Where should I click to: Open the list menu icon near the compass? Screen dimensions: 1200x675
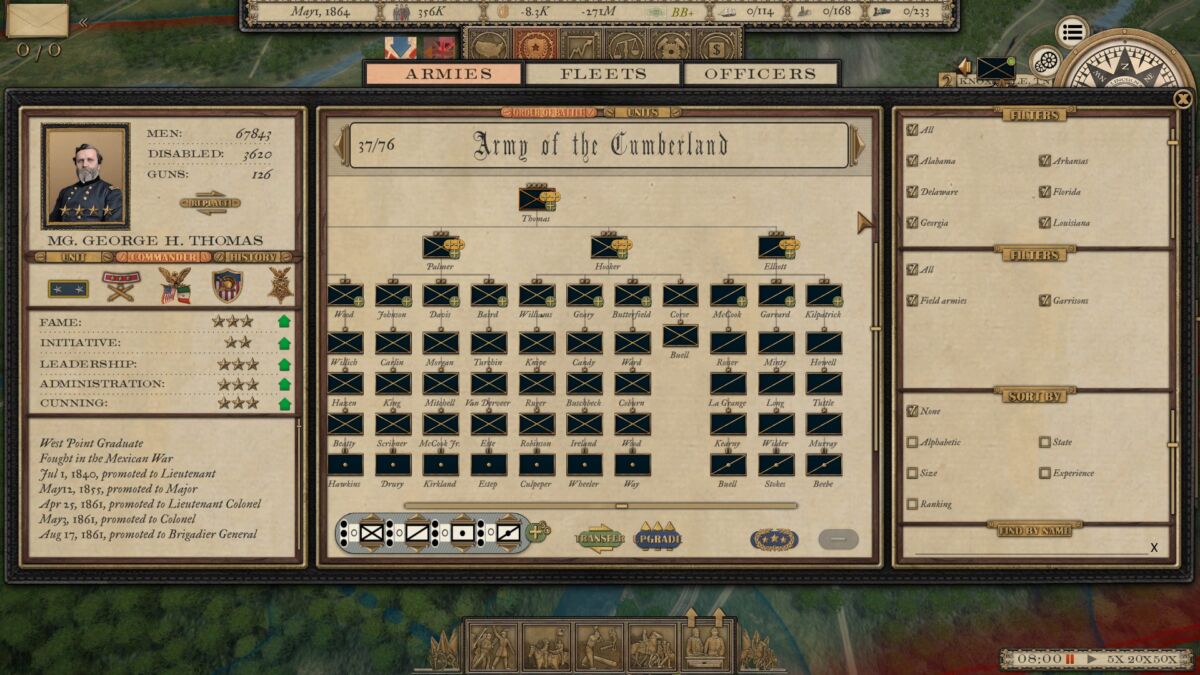(1072, 32)
